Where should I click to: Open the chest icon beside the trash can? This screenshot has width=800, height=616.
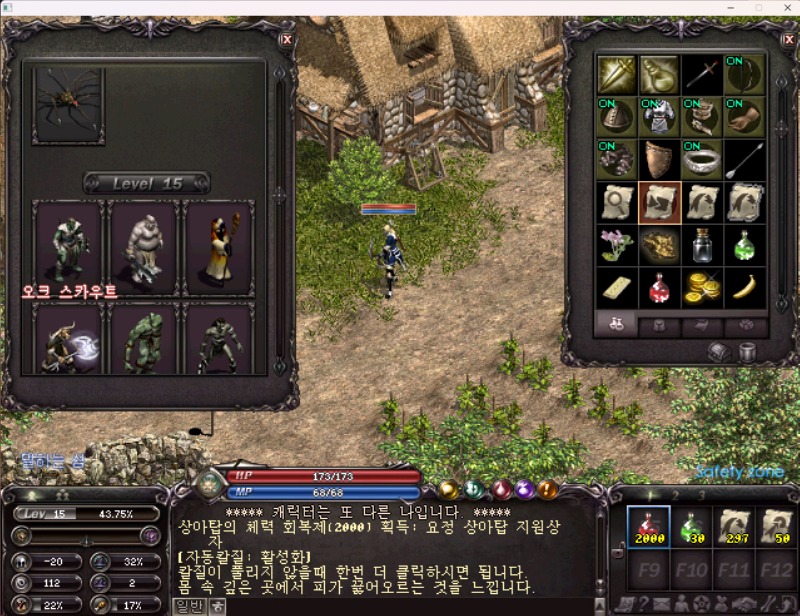click(x=718, y=352)
